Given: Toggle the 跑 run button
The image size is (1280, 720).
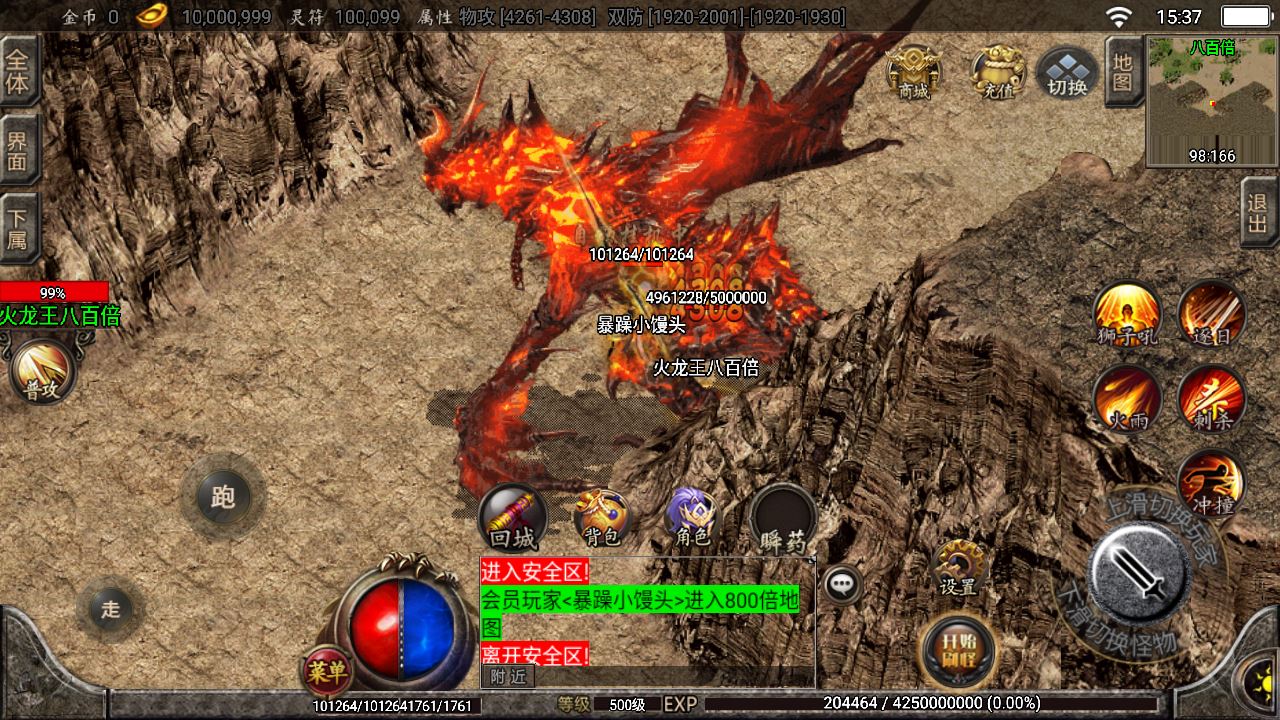Looking at the screenshot, I should pos(223,497).
